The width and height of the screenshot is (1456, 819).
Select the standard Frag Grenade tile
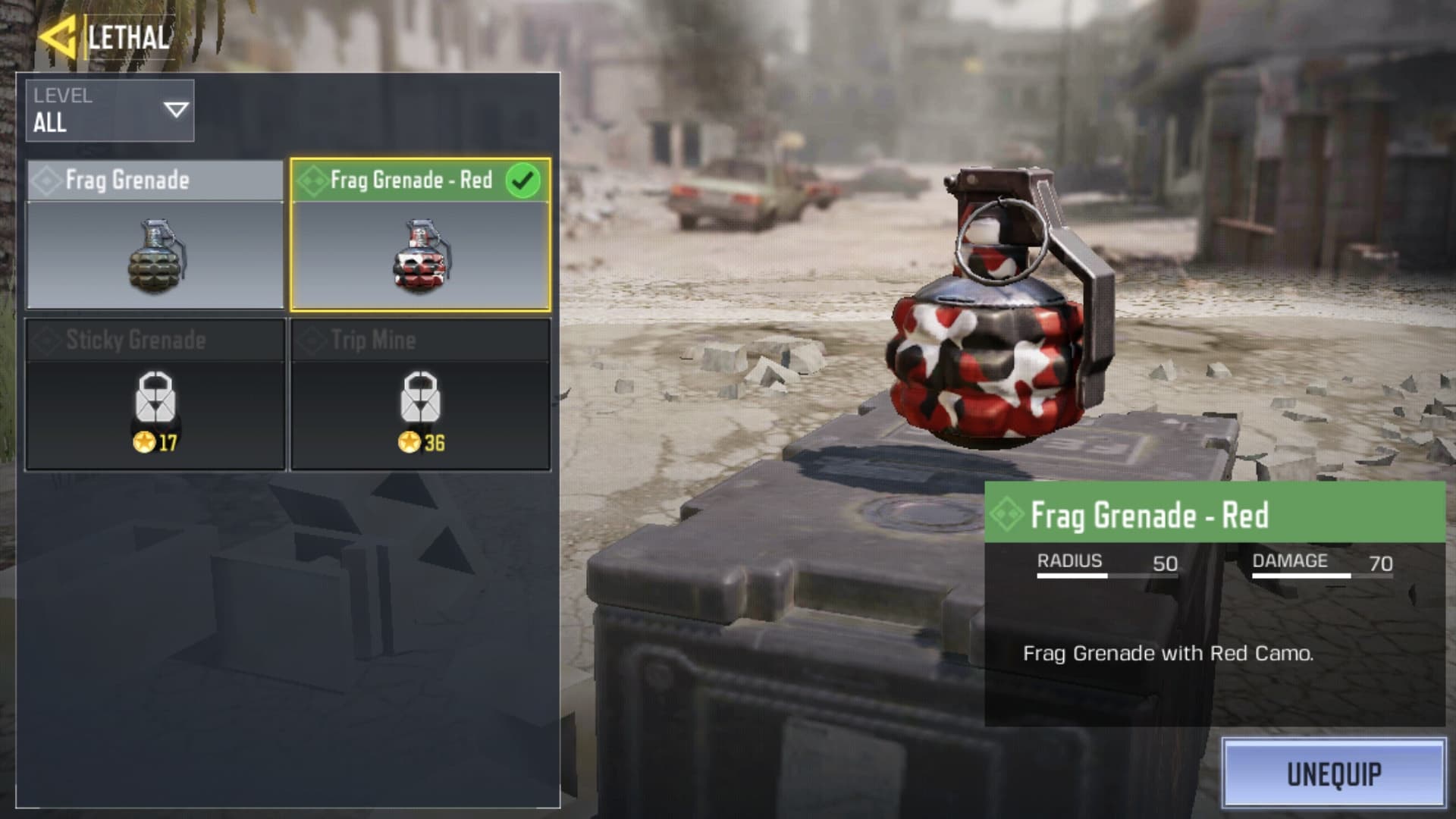[x=155, y=235]
